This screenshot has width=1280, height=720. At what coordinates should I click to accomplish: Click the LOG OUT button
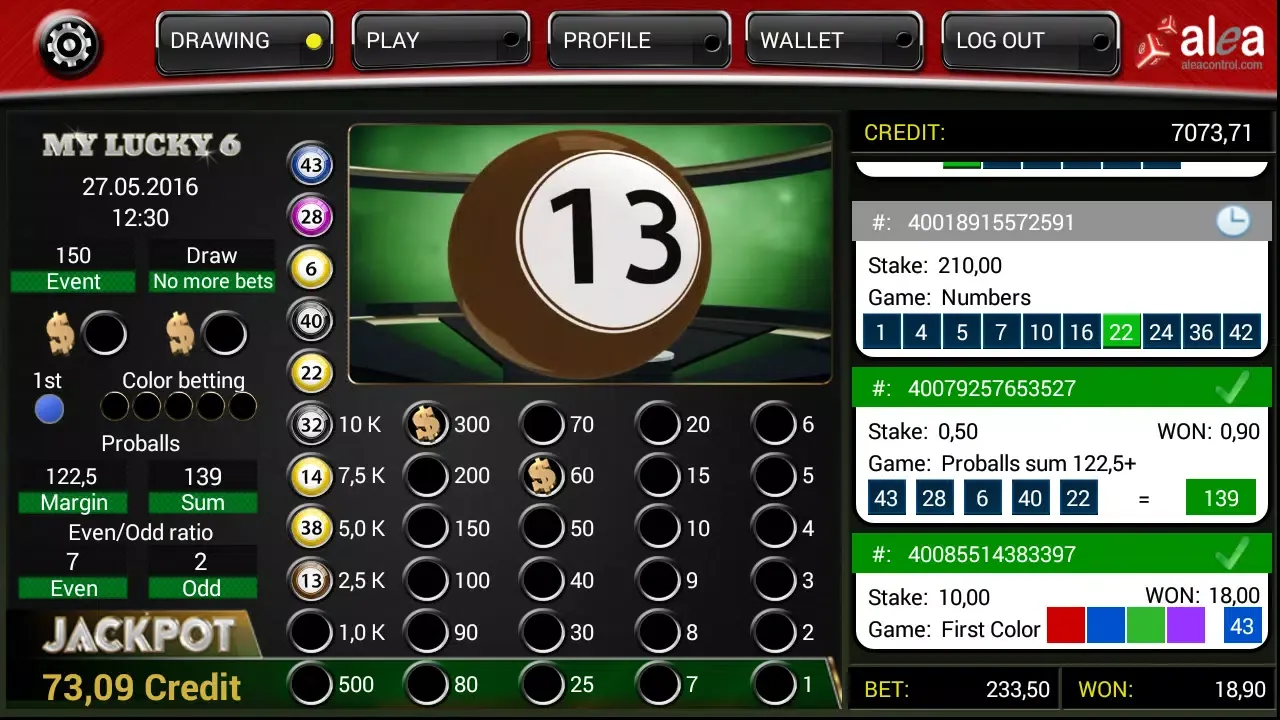1029,42
